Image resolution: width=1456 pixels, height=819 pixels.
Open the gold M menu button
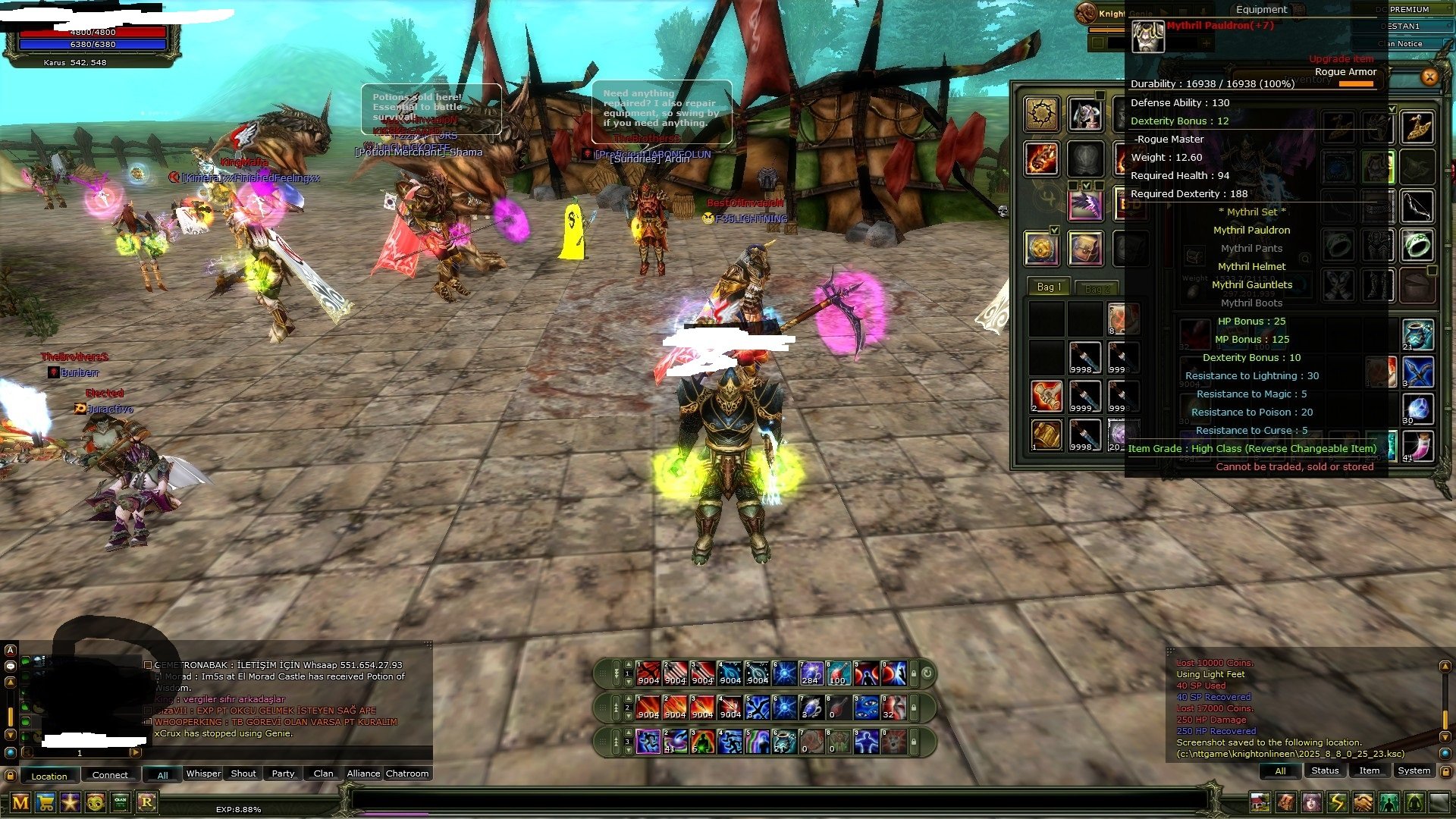(x=20, y=802)
